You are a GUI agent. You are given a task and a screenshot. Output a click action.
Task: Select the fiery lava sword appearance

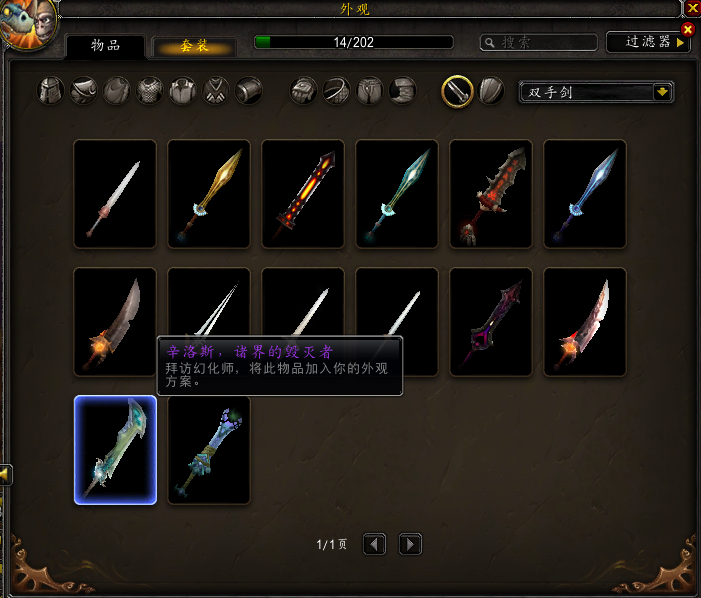(303, 194)
